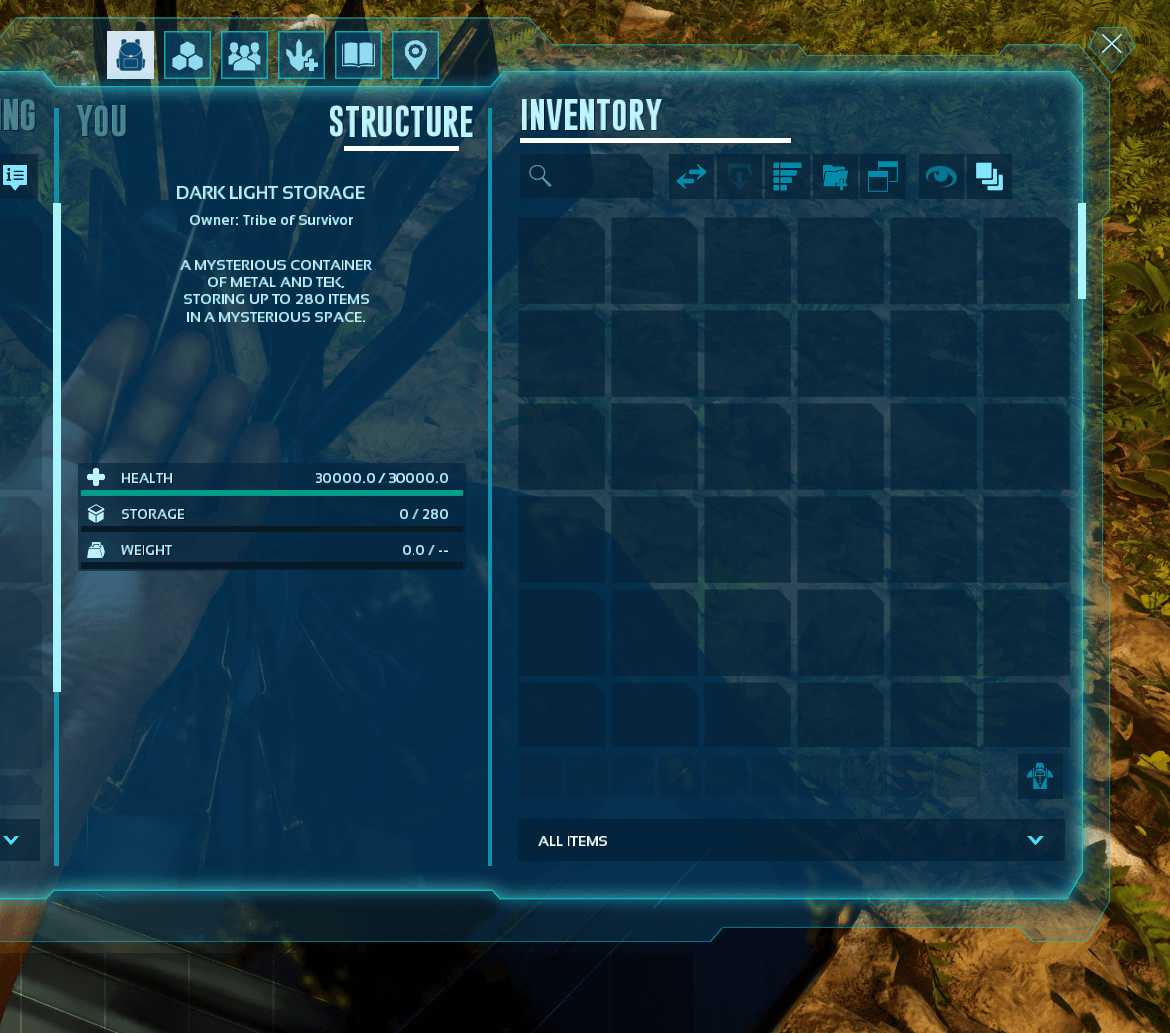
Task: Click the transfer-all arrows button
Action: pos(692,177)
